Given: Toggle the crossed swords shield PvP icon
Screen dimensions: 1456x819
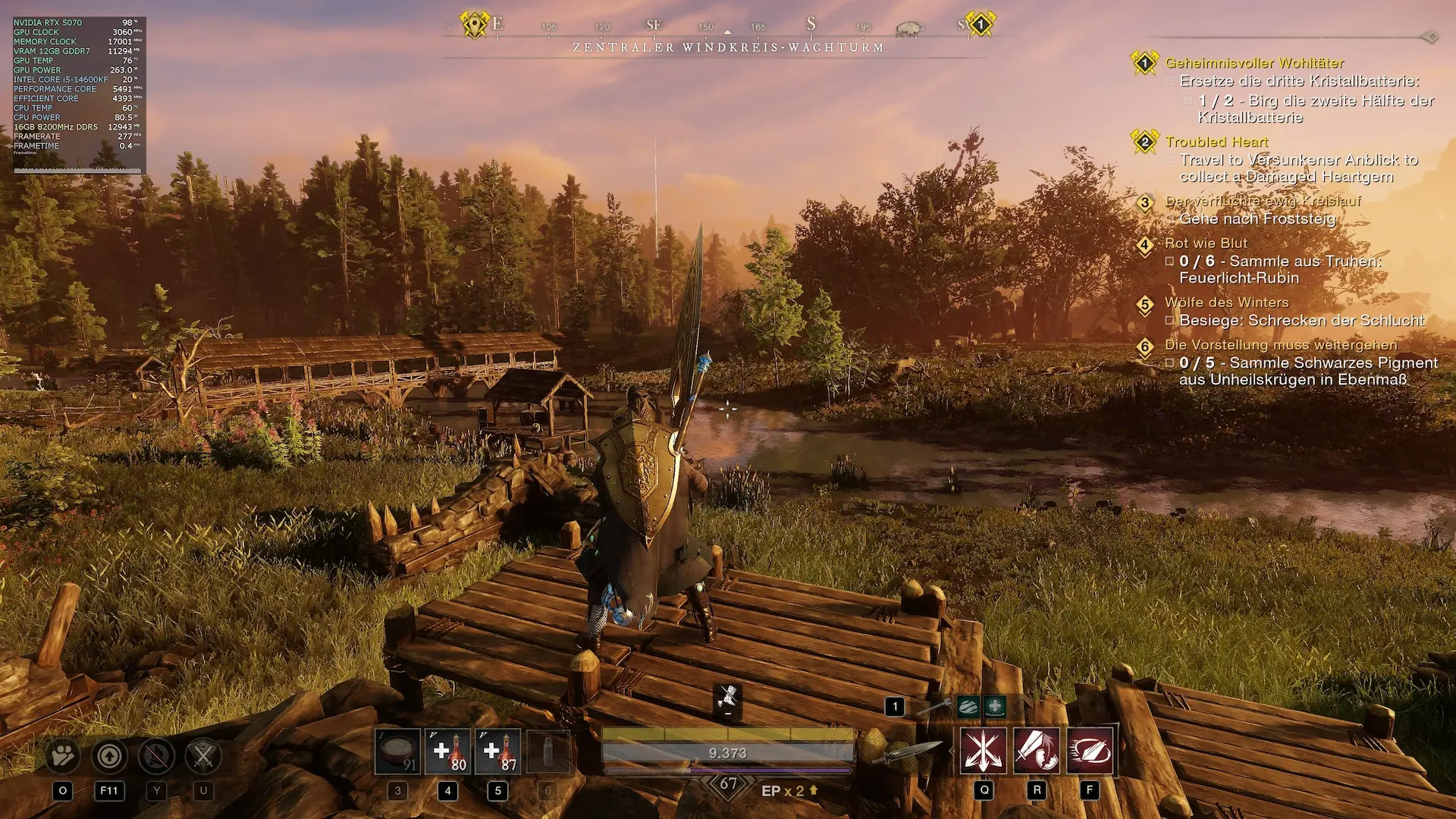Looking at the screenshot, I should (203, 755).
